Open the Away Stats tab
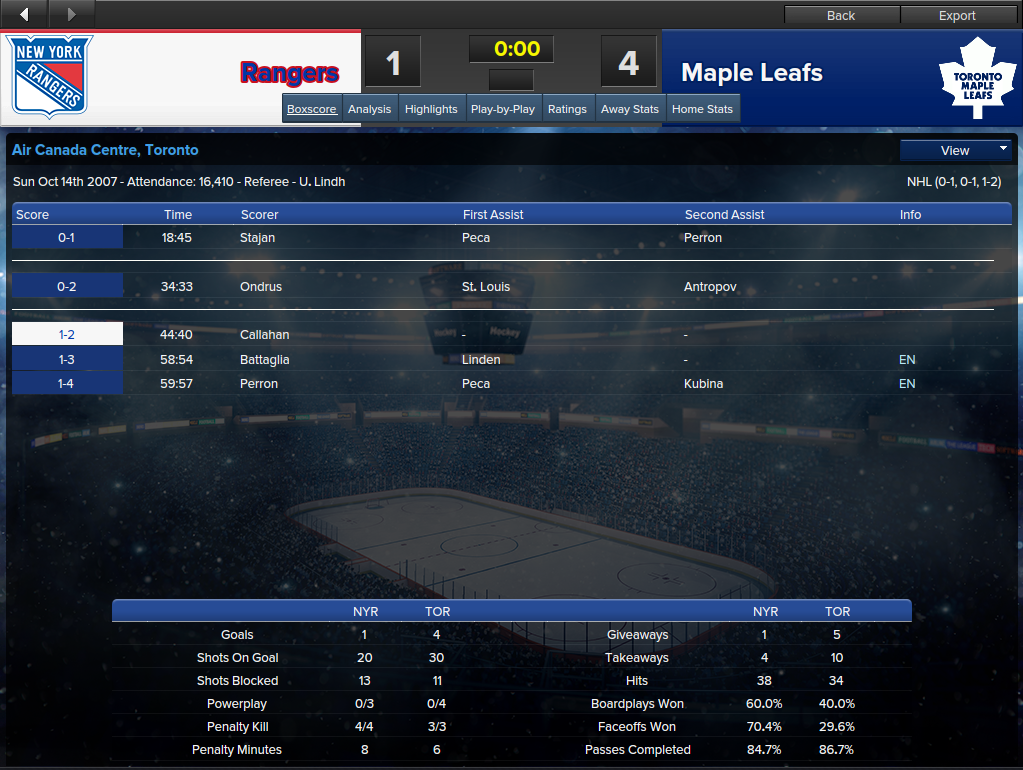 coord(630,109)
